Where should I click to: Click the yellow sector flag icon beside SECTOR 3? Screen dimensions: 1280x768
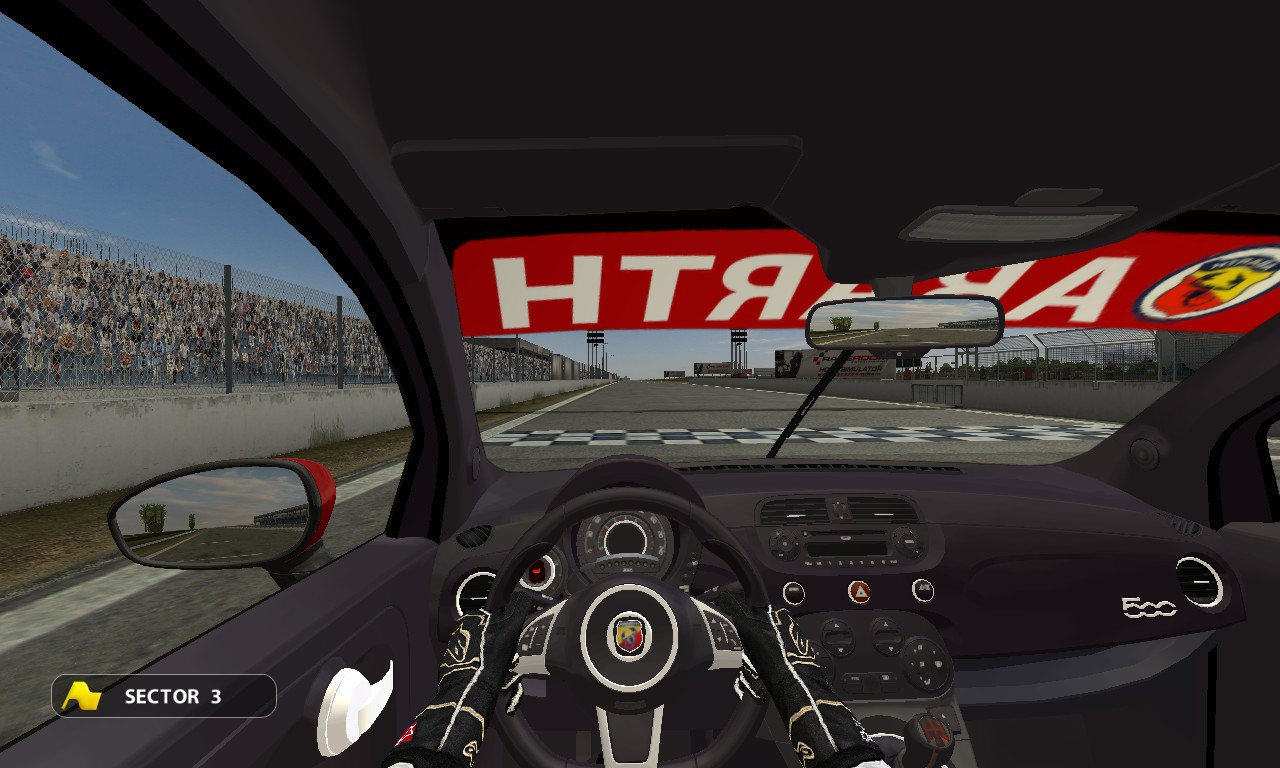[x=82, y=696]
